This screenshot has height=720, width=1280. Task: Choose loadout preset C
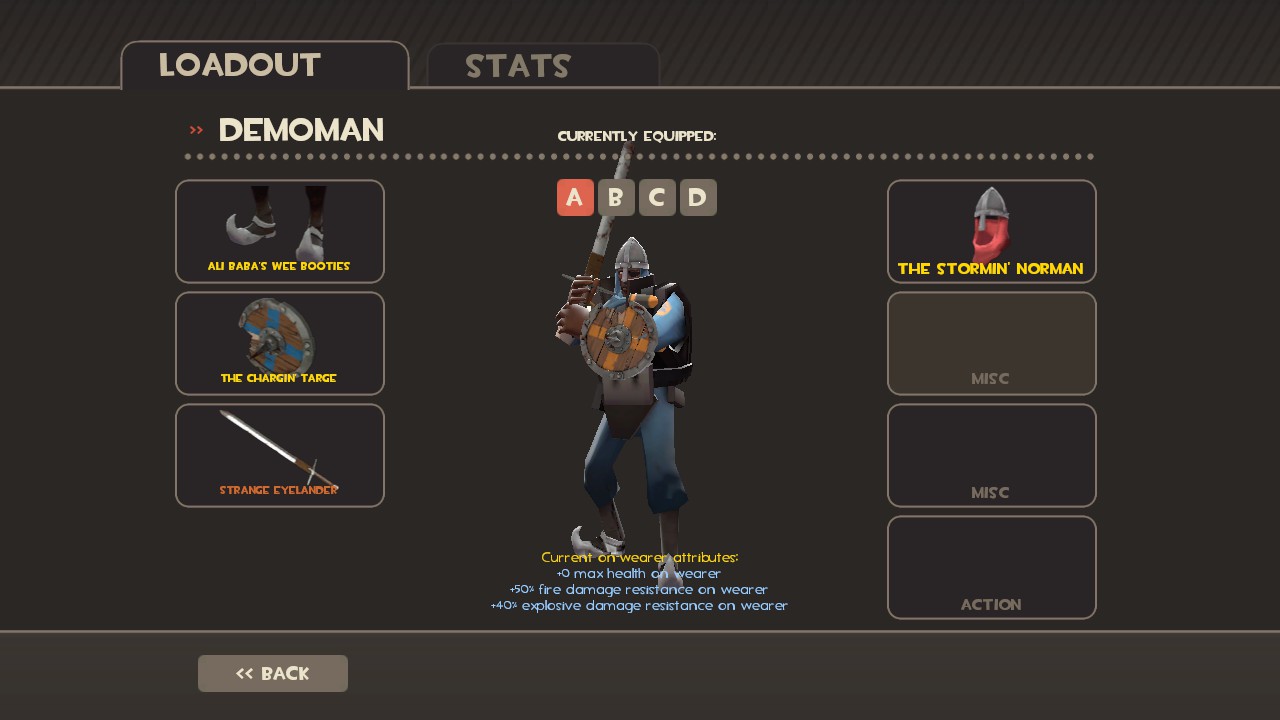[657, 198]
